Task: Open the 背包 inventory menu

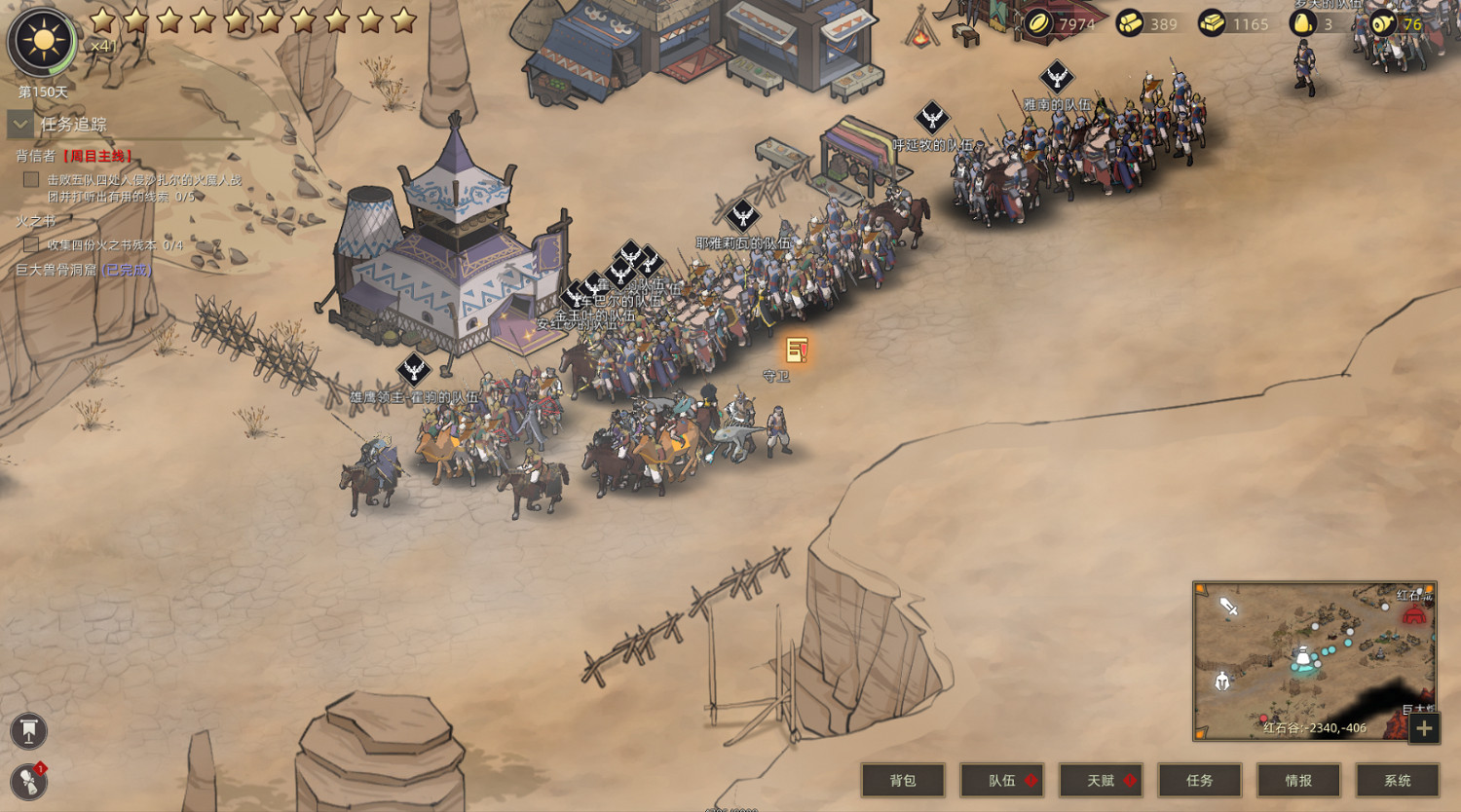Action: [903, 780]
